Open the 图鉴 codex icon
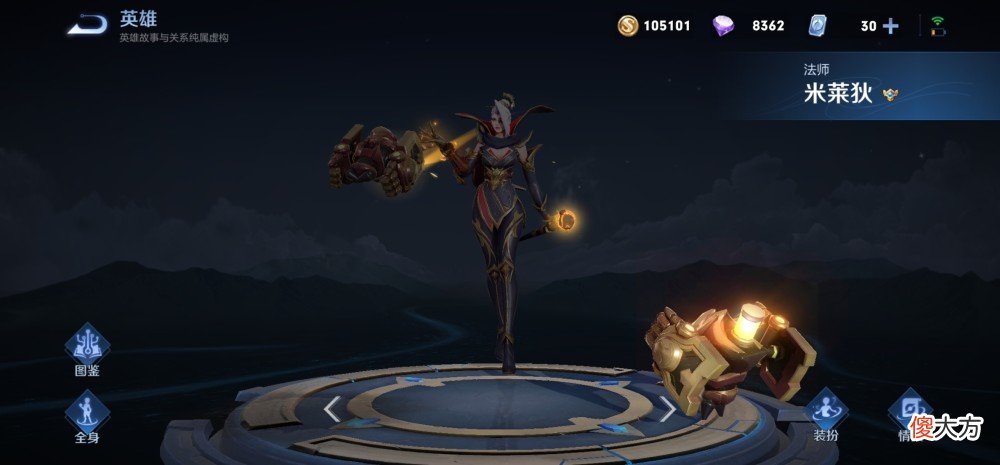 (x=87, y=346)
